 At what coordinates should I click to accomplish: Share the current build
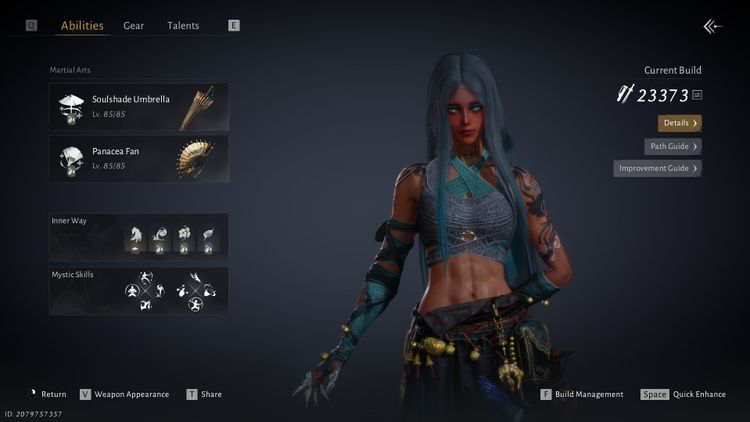[204, 394]
